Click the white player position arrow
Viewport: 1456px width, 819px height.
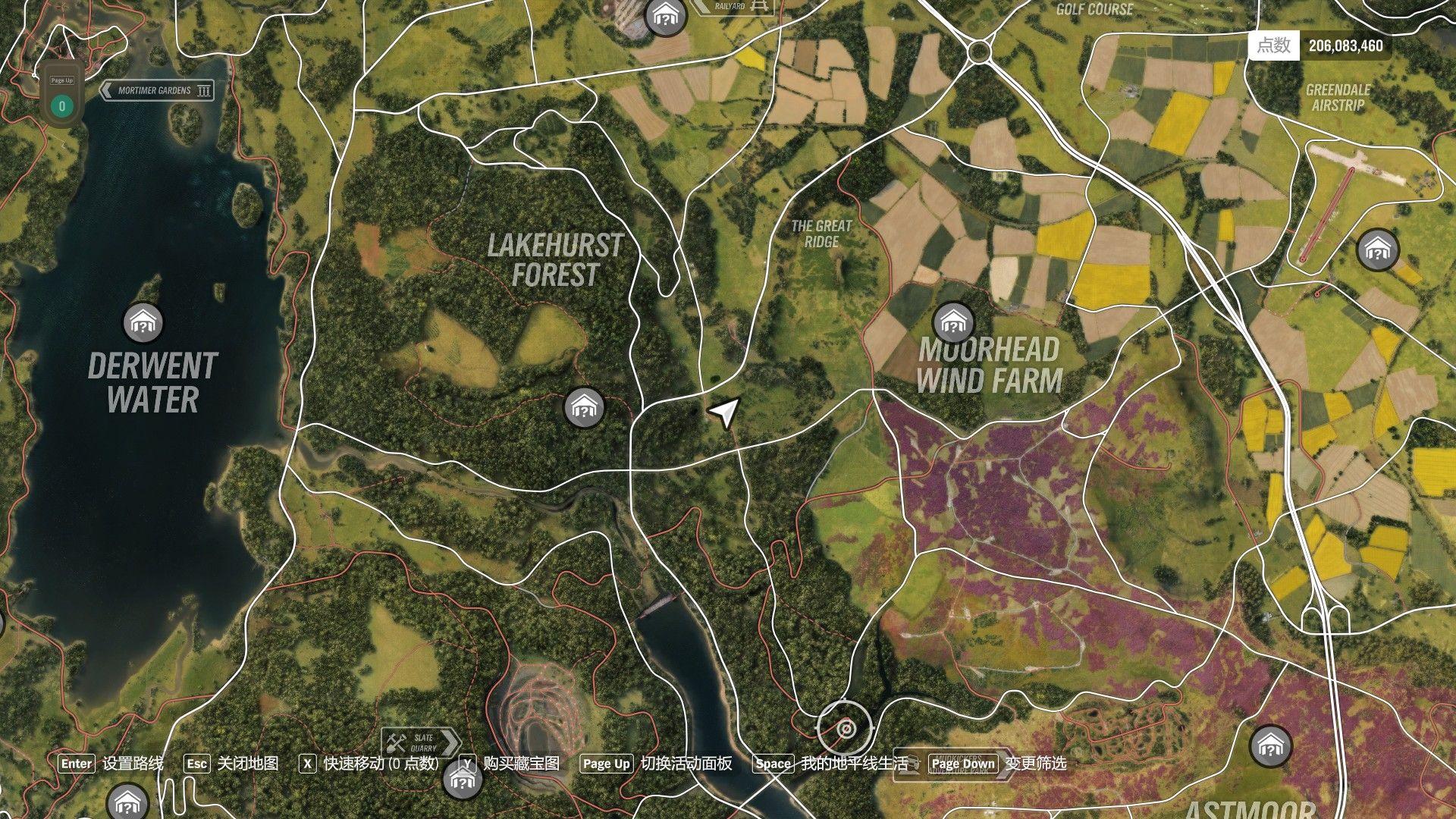click(x=725, y=412)
